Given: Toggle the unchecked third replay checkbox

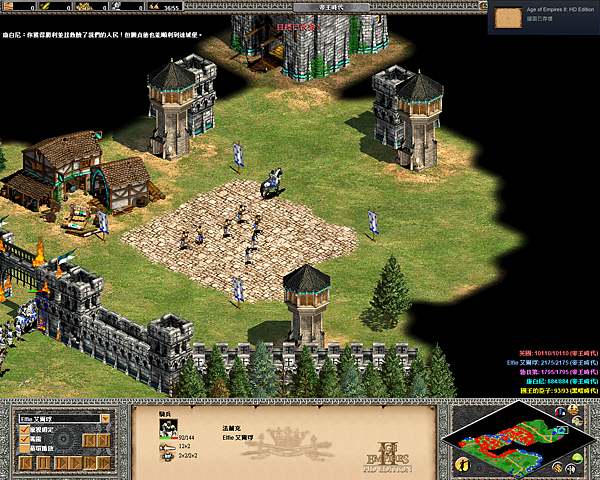Looking at the screenshot, I should click(24, 449).
